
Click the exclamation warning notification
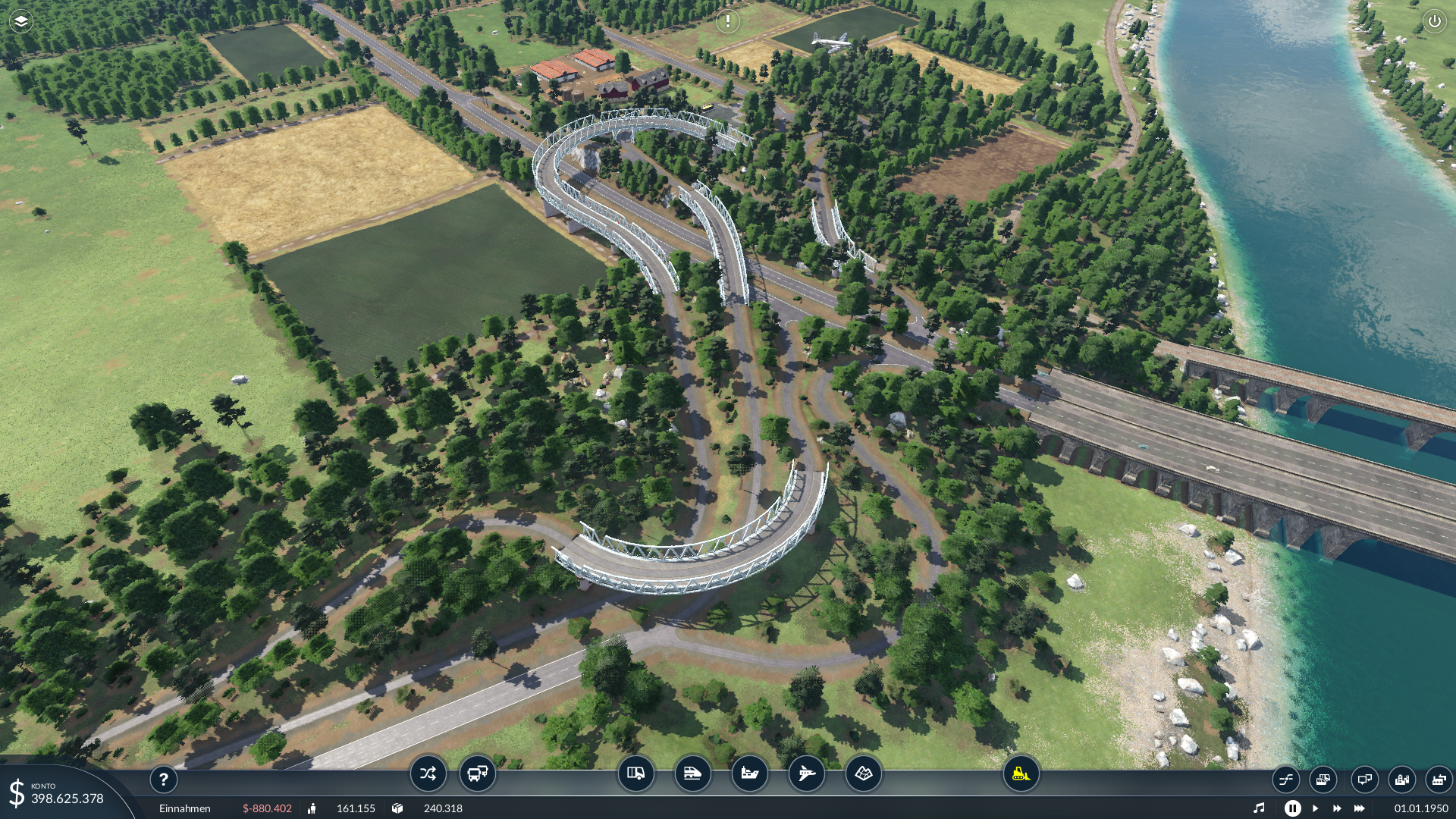[727, 21]
